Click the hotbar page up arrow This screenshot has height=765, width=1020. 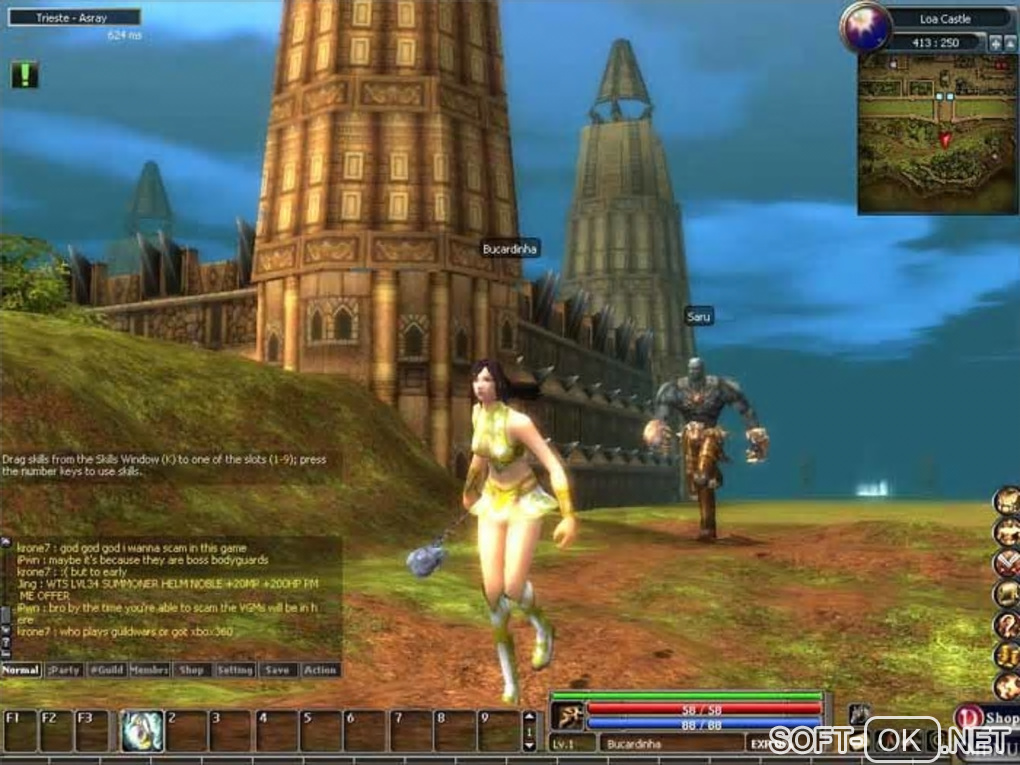tap(530, 718)
